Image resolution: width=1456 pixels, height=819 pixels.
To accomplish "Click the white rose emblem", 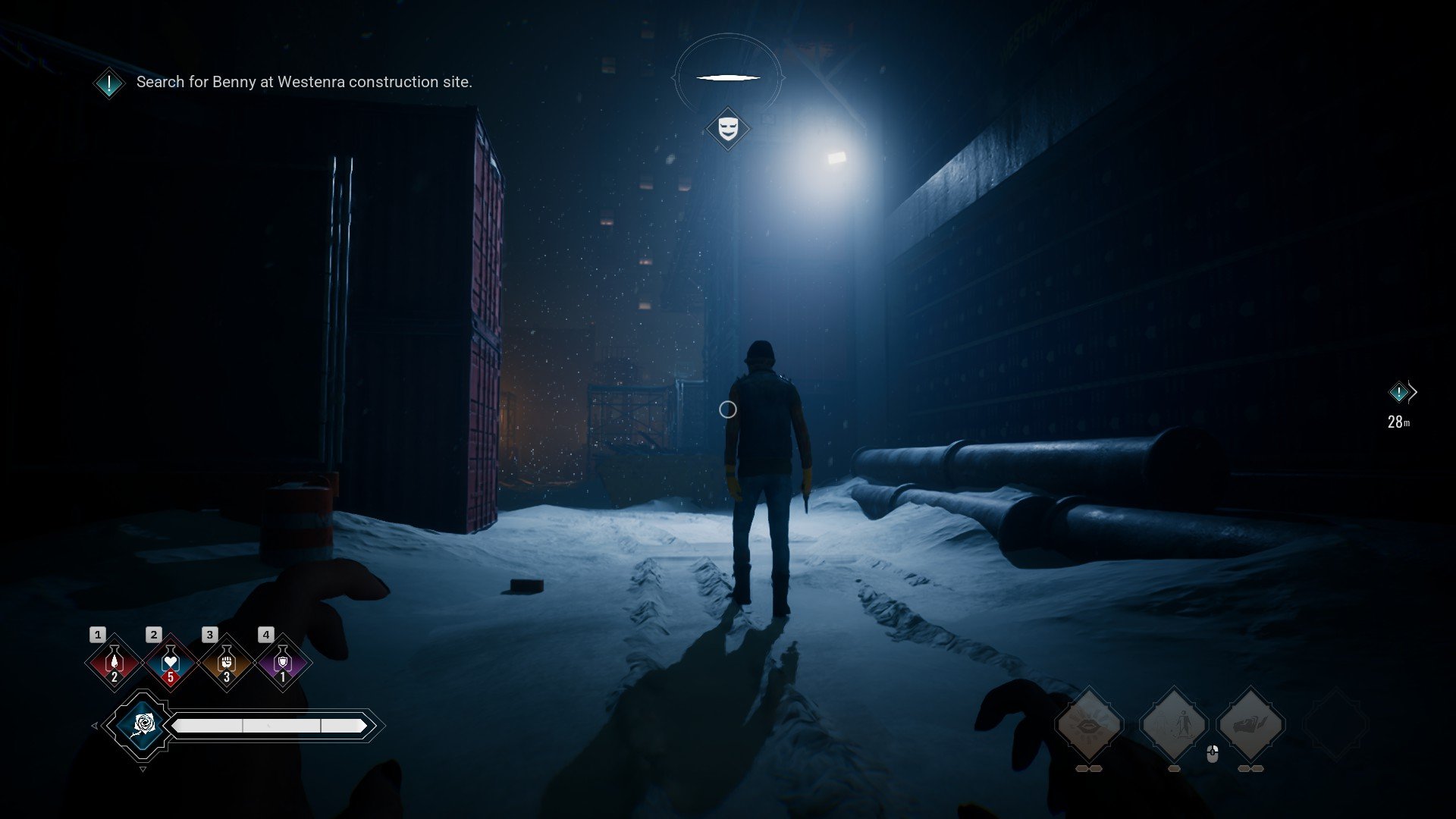I will (143, 725).
